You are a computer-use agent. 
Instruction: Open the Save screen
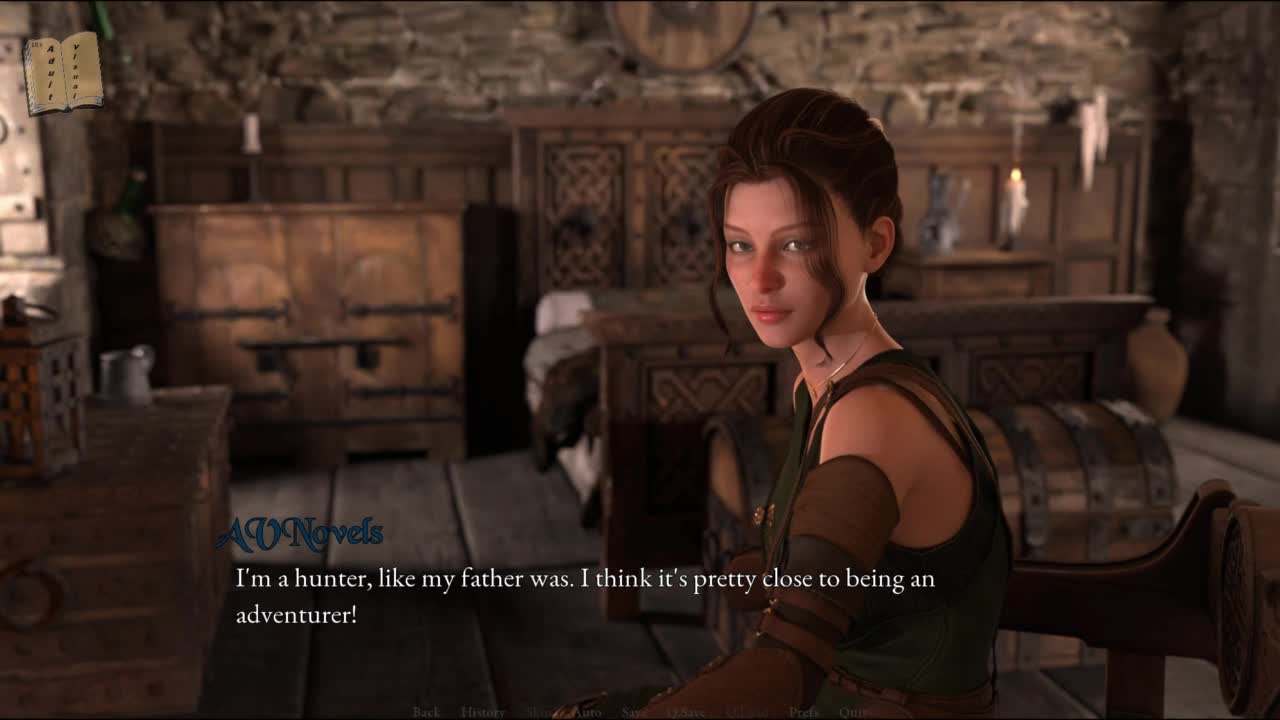634,712
